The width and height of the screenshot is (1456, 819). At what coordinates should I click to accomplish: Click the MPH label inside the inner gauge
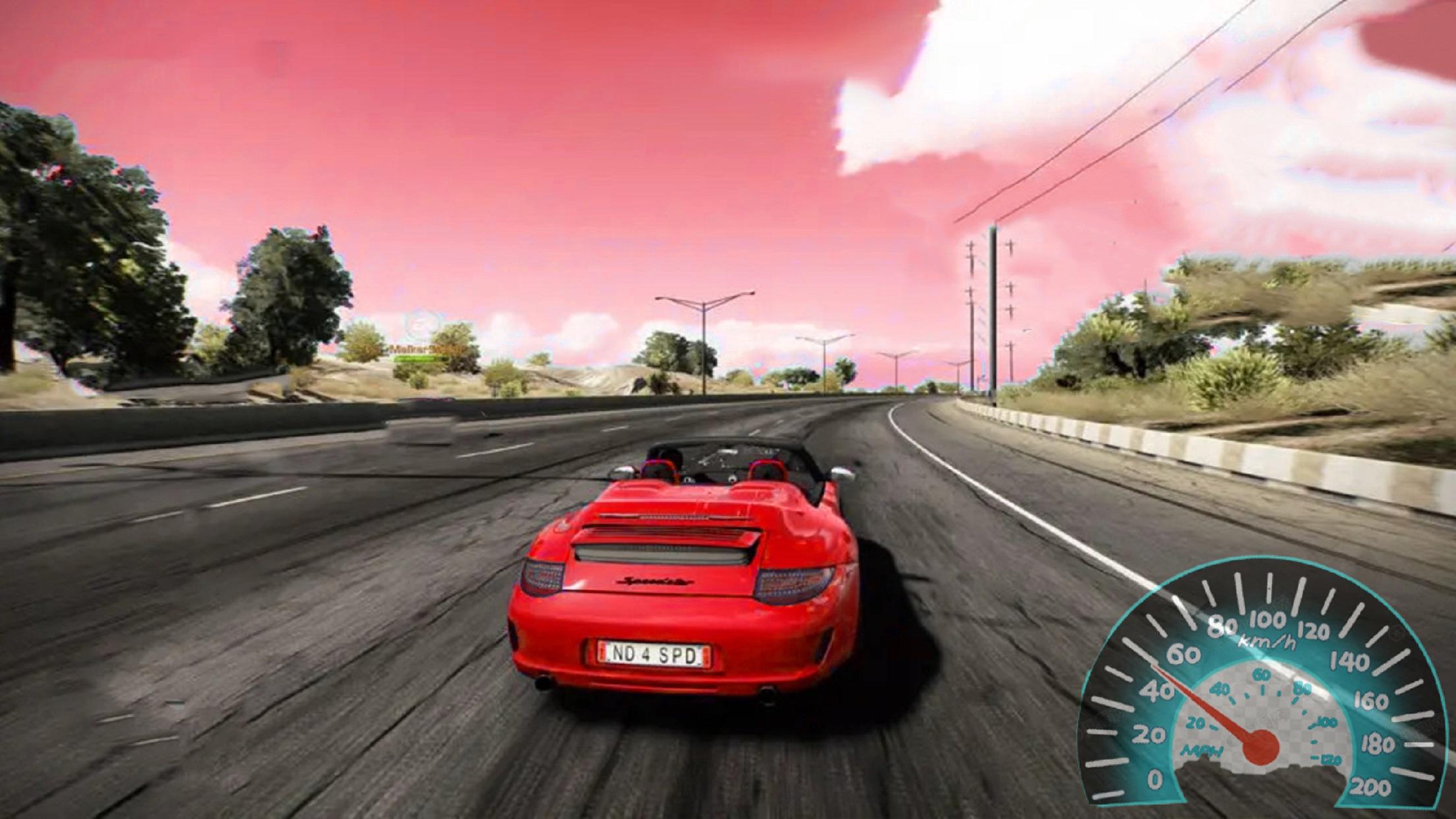click(1203, 750)
